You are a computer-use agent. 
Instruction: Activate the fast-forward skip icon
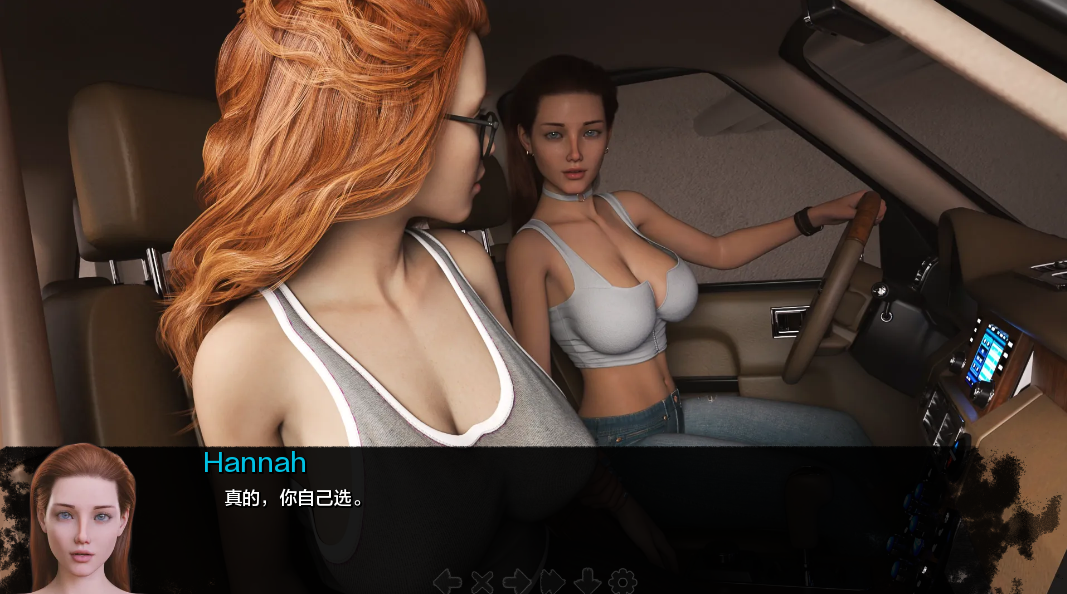coord(552,580)
